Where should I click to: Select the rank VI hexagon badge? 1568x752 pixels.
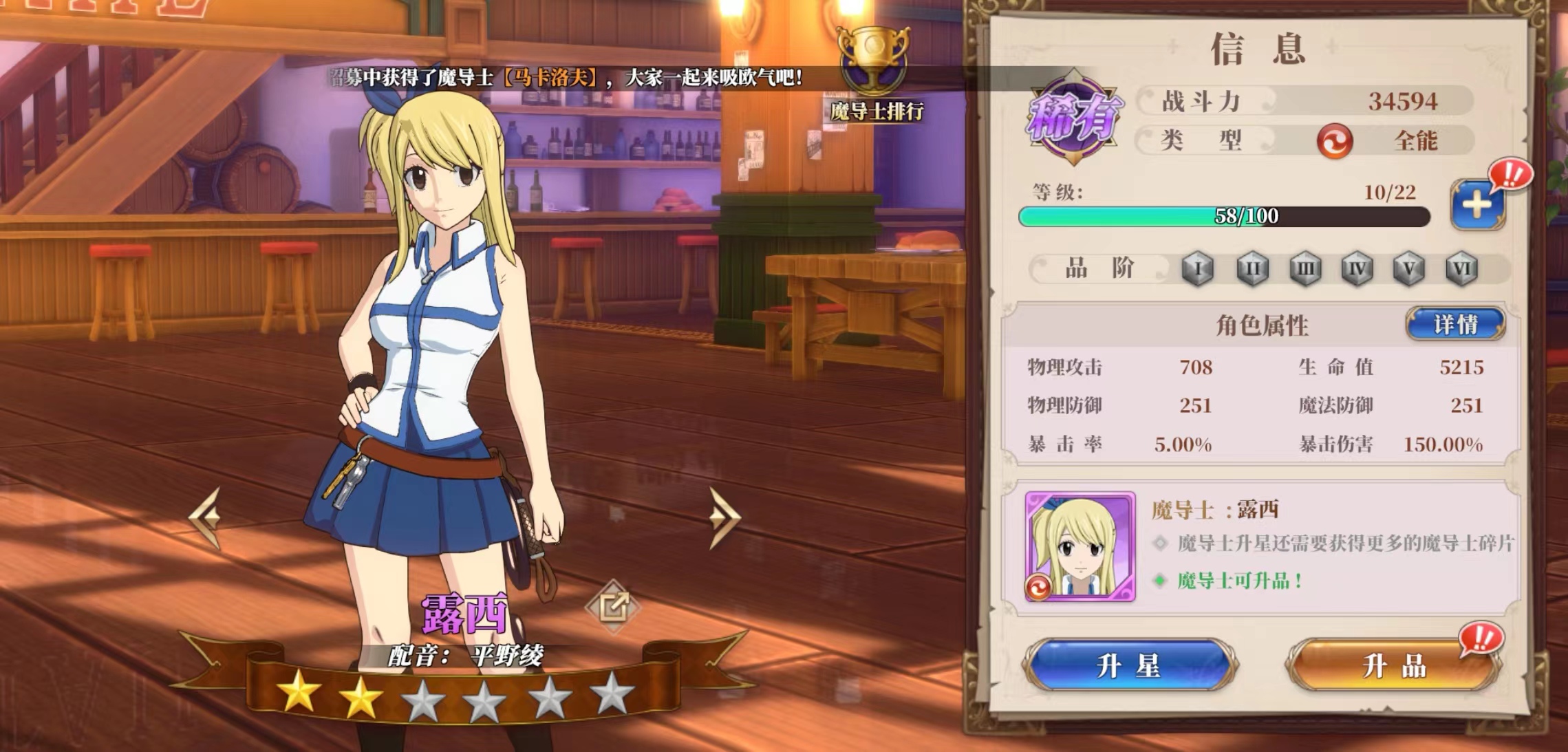pyautogui.click(x=1461, y=268)
